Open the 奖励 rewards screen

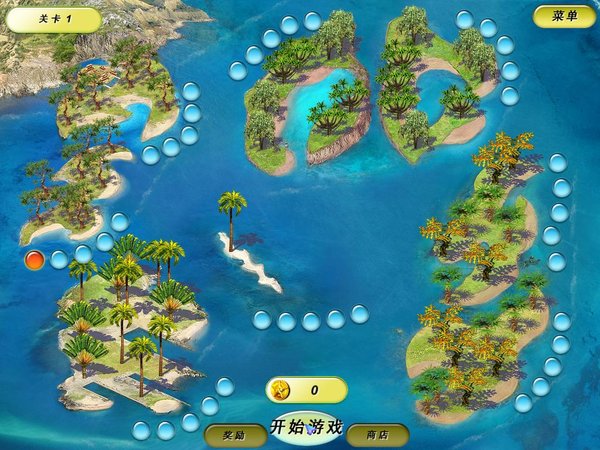(x=235, y=435)
